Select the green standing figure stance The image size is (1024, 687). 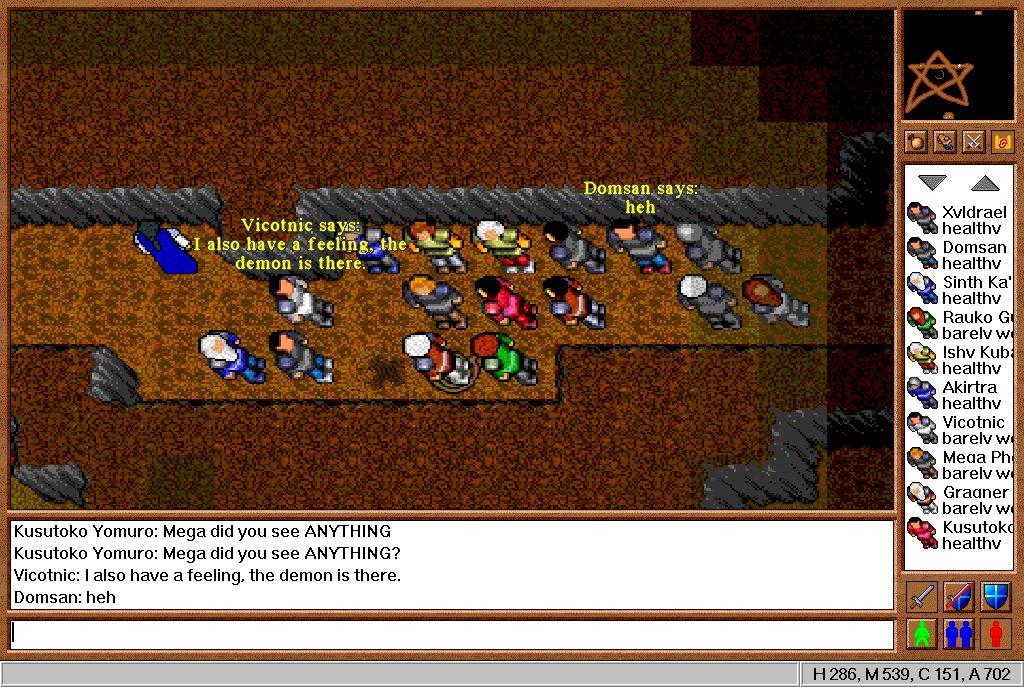tap(921, 634)
